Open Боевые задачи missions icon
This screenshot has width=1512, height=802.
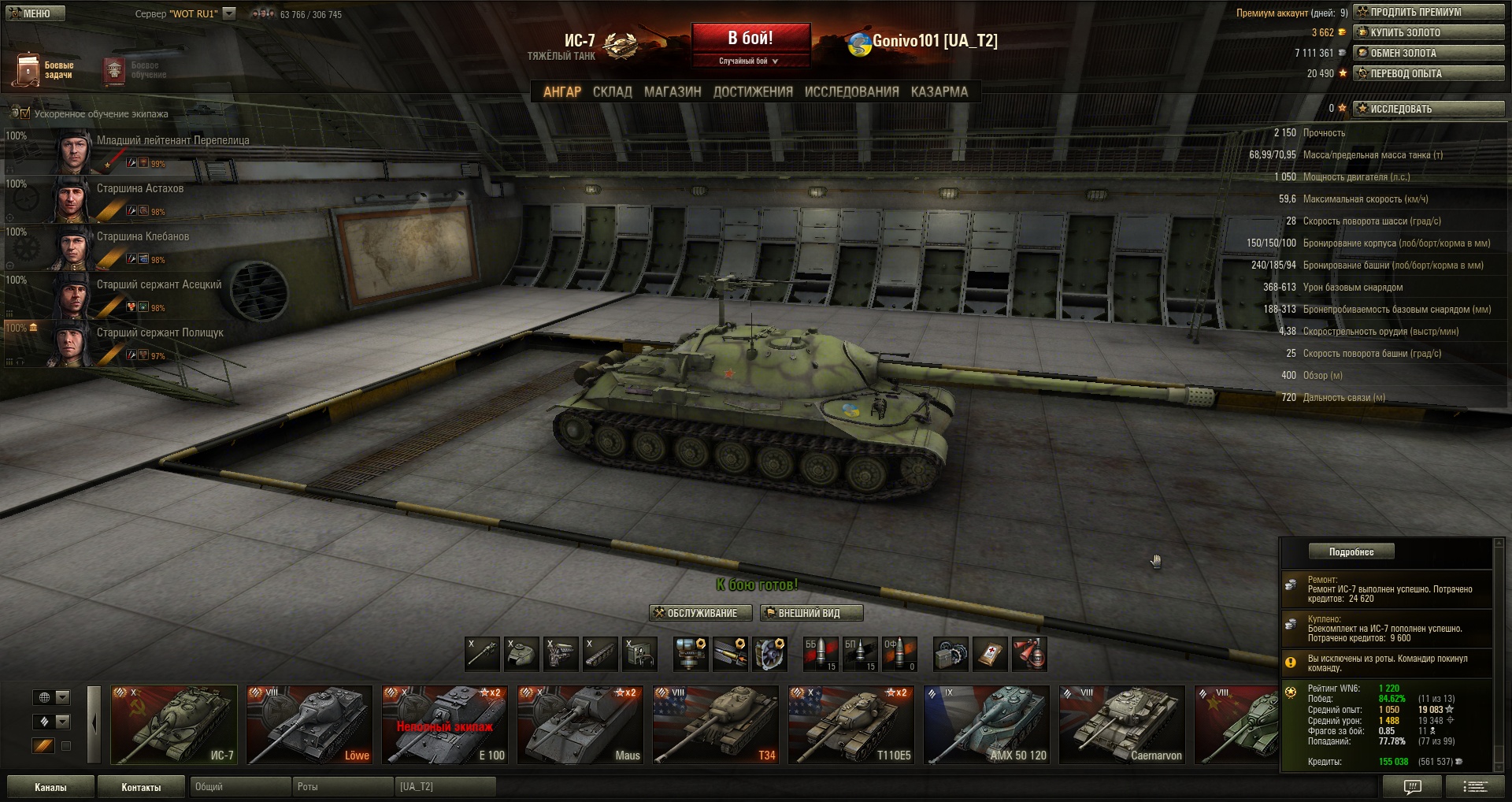tap(29, 69)
